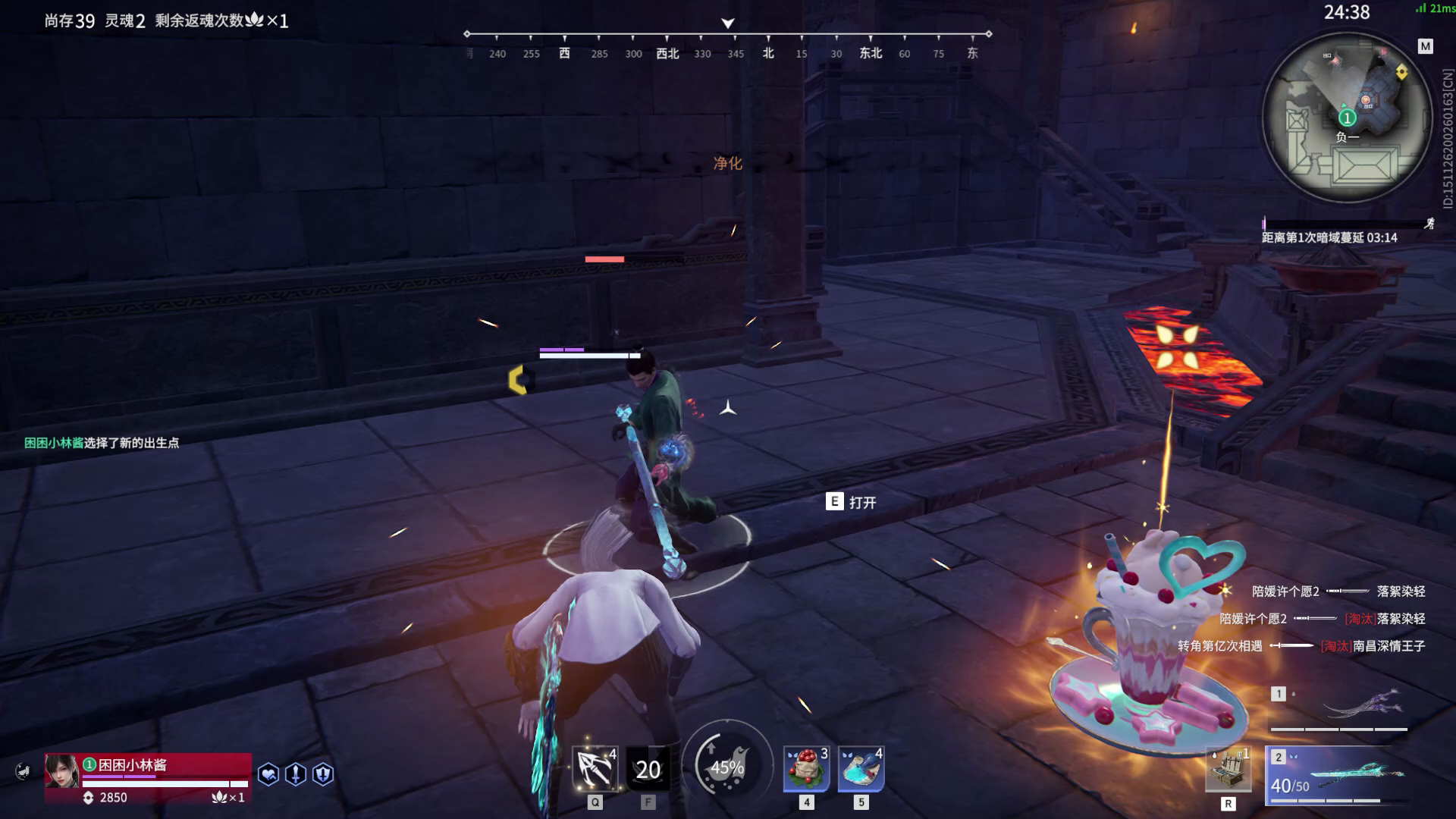Switch to the purple weapon in slot 1
The height and width of the screenshot is (819, 1456).
(1340, 708)
